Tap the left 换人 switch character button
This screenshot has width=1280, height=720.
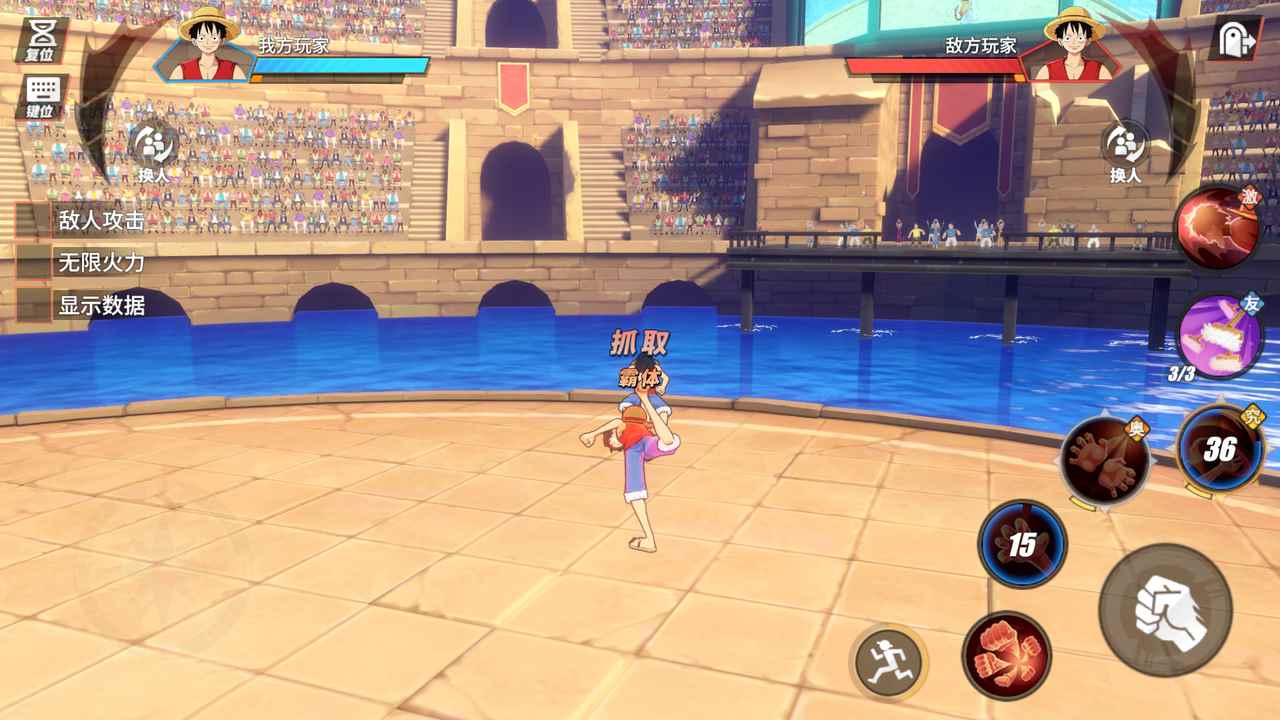pyautogui.click(x=154, y=149)
